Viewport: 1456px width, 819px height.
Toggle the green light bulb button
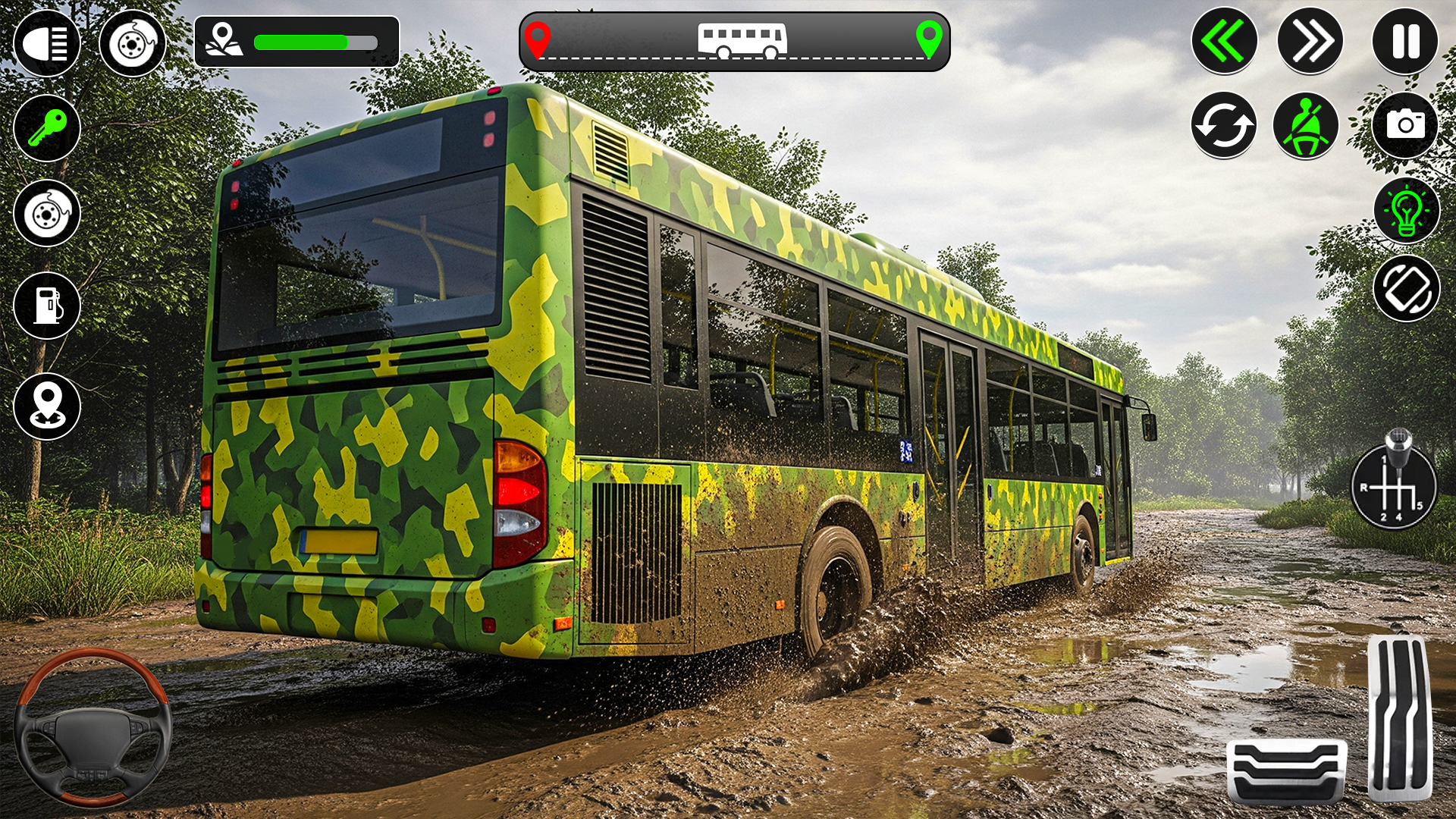1407,211
